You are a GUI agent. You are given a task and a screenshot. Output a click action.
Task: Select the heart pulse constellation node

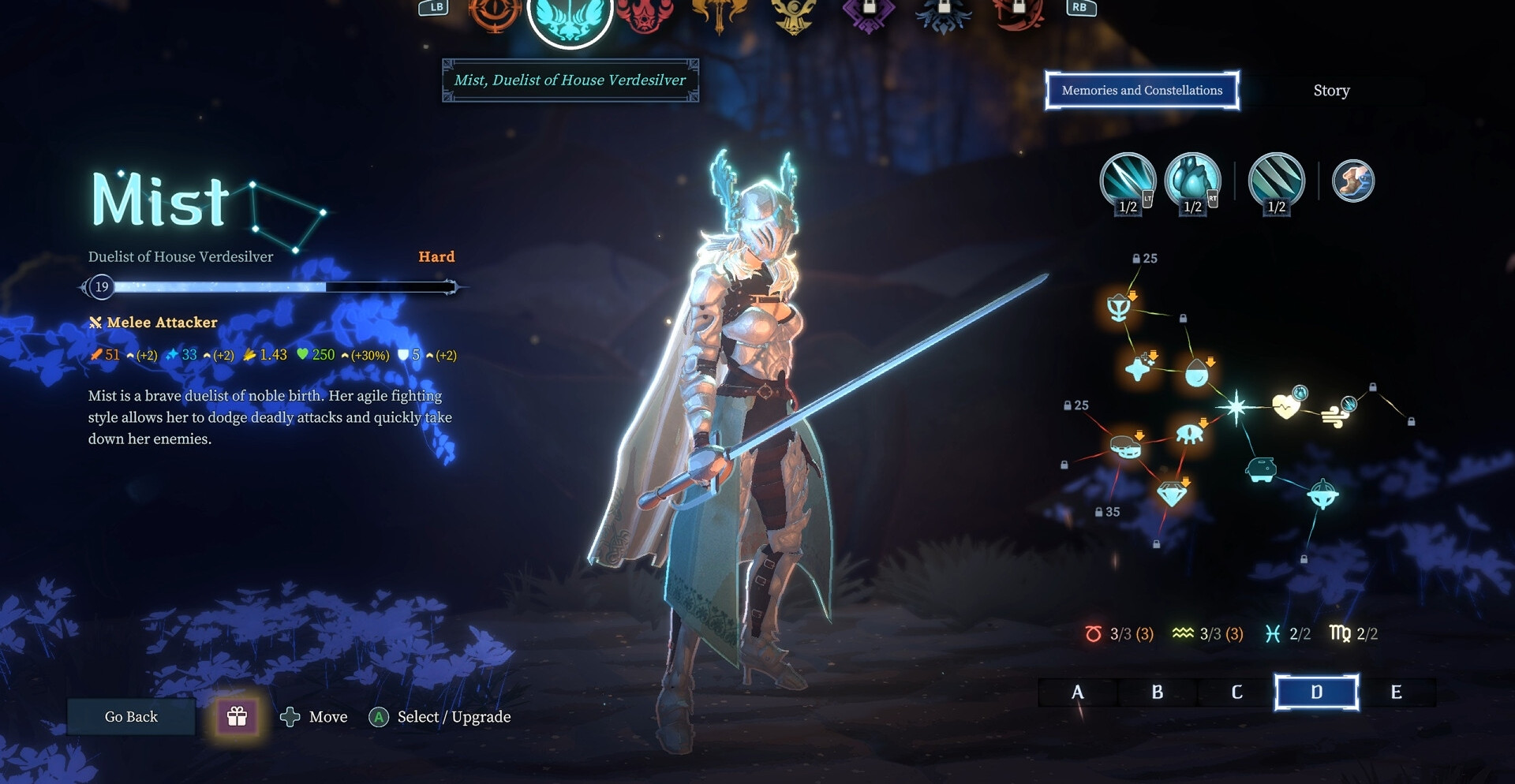tap(1286, 406)
